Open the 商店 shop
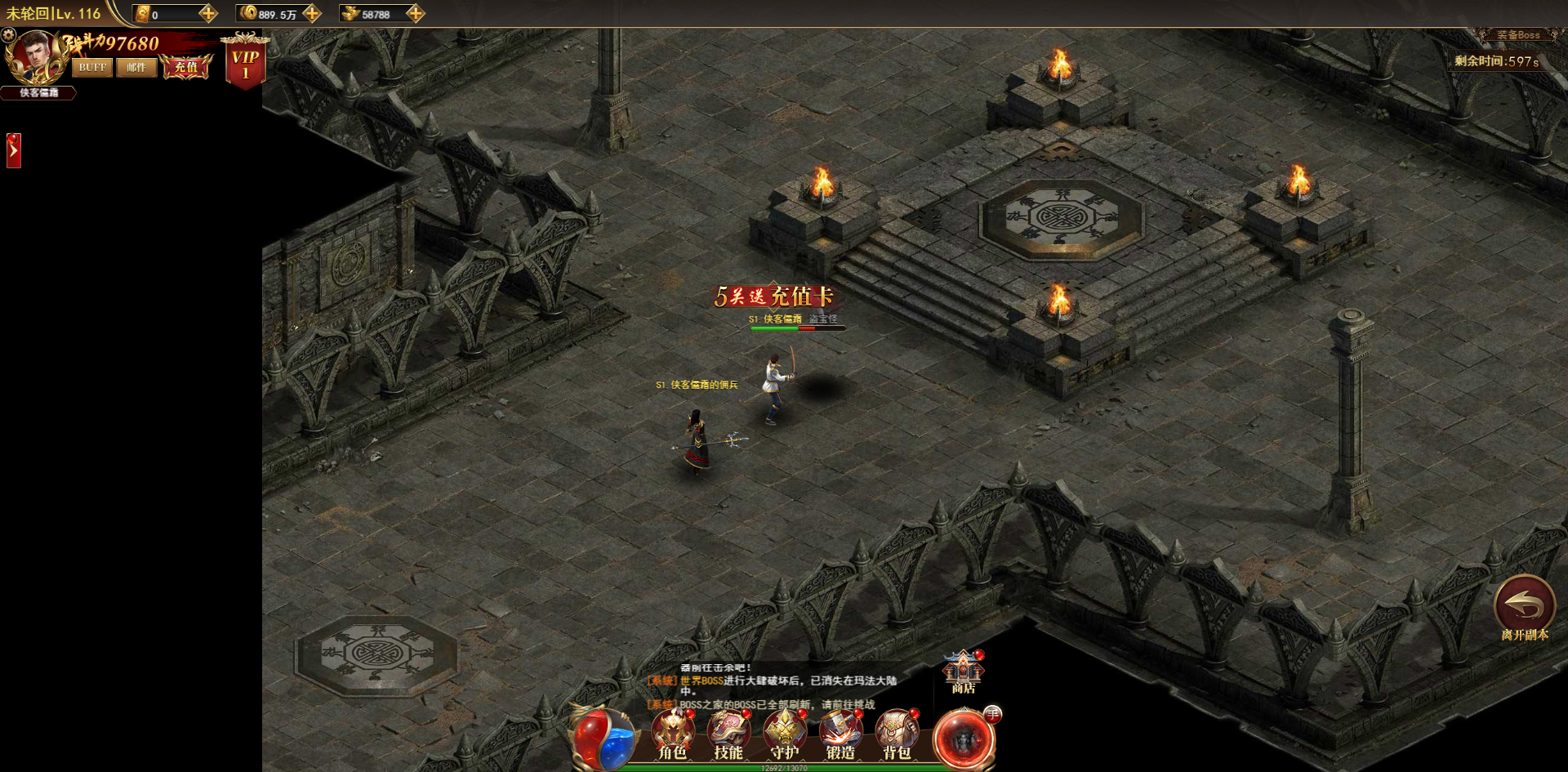 (964, 672)
